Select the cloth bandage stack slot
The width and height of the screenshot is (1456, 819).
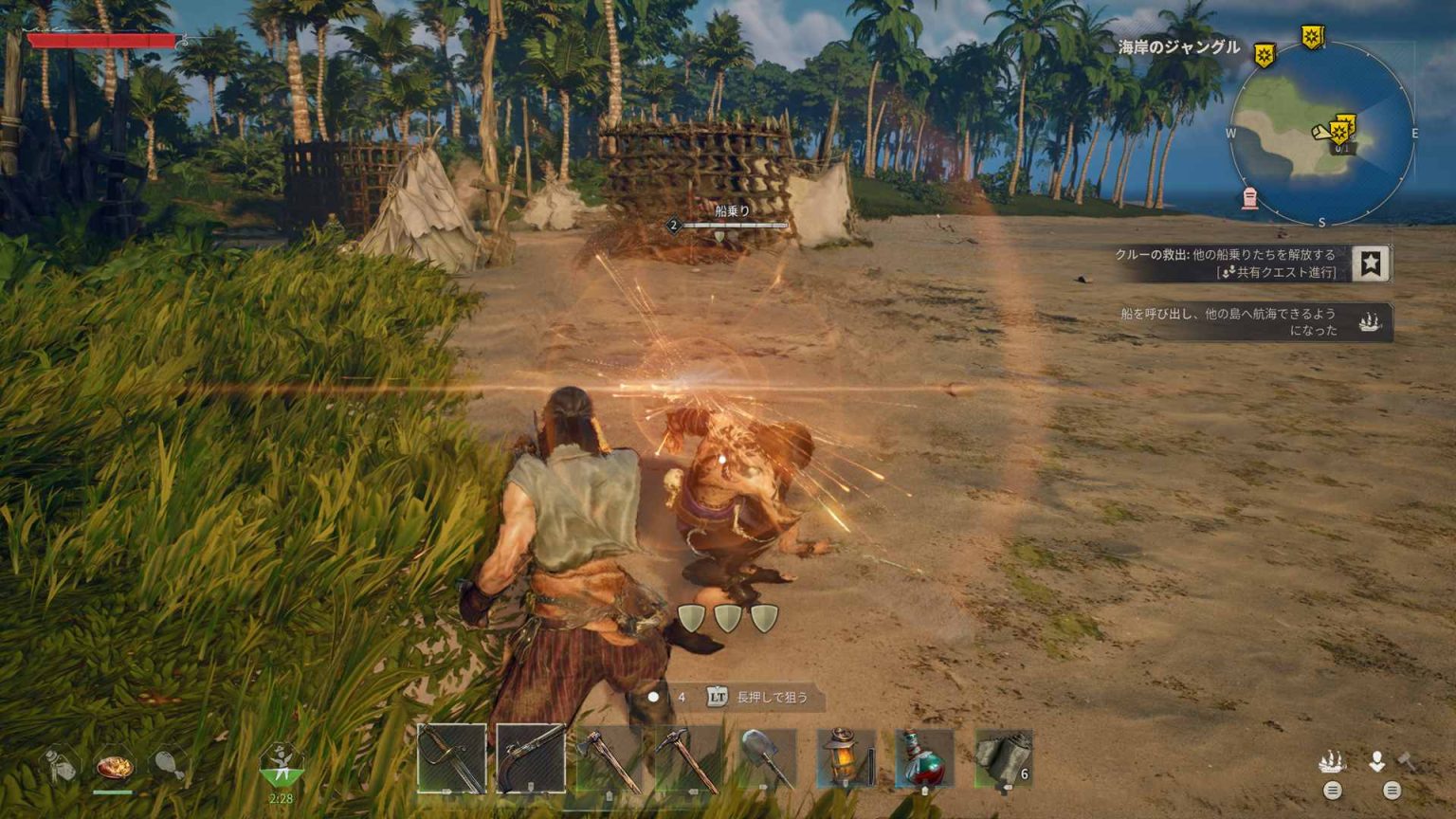click(x=1003, y=759)
